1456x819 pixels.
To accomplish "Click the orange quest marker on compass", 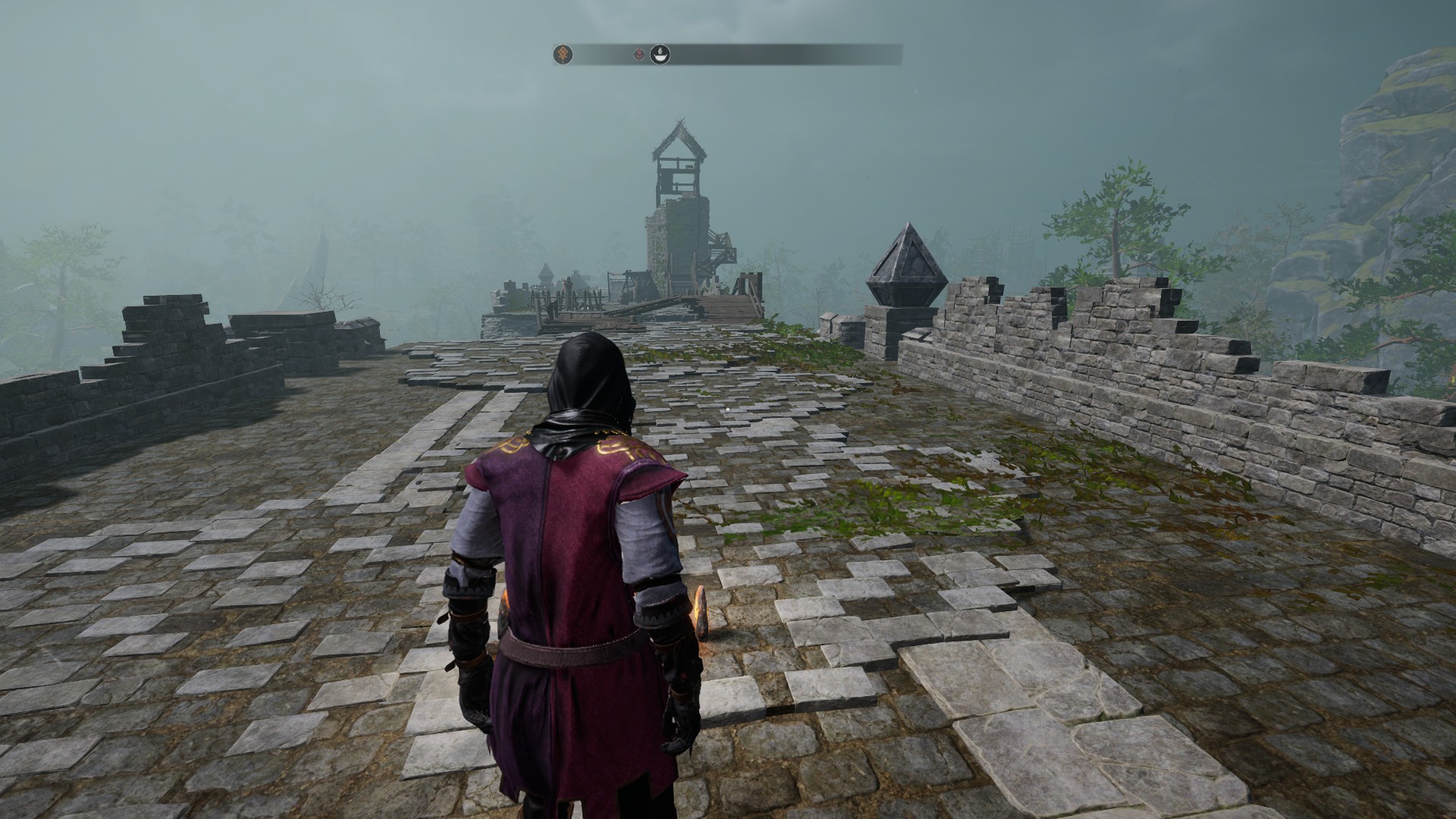I will point(563,54).
